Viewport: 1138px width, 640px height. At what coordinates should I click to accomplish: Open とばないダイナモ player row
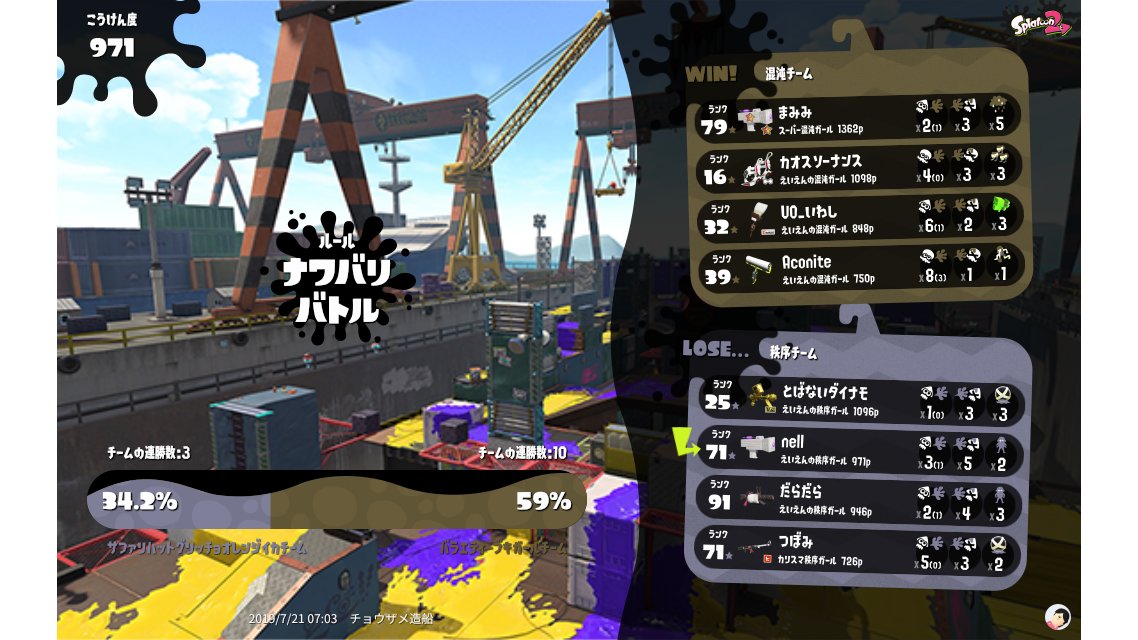860,402
